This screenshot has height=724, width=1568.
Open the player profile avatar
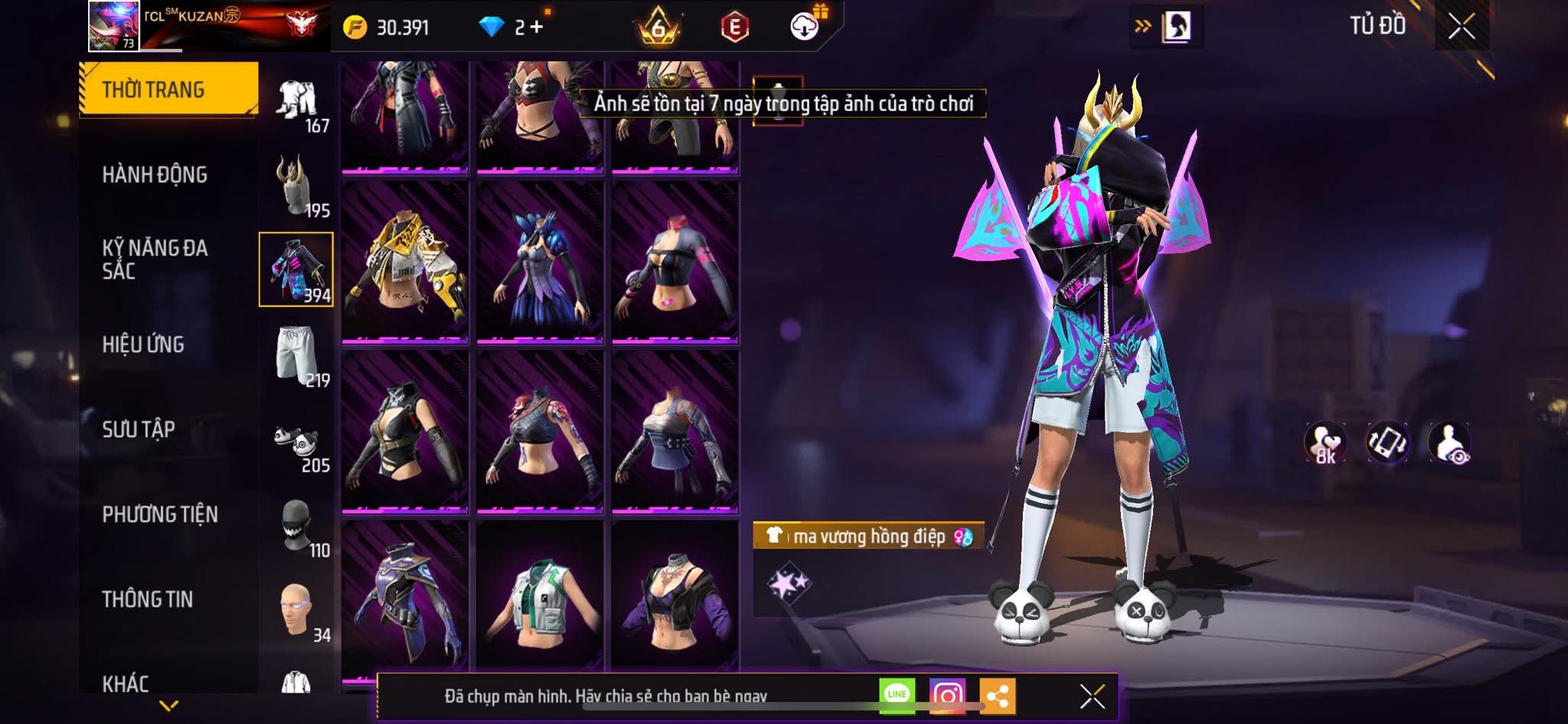click(113, 26)
